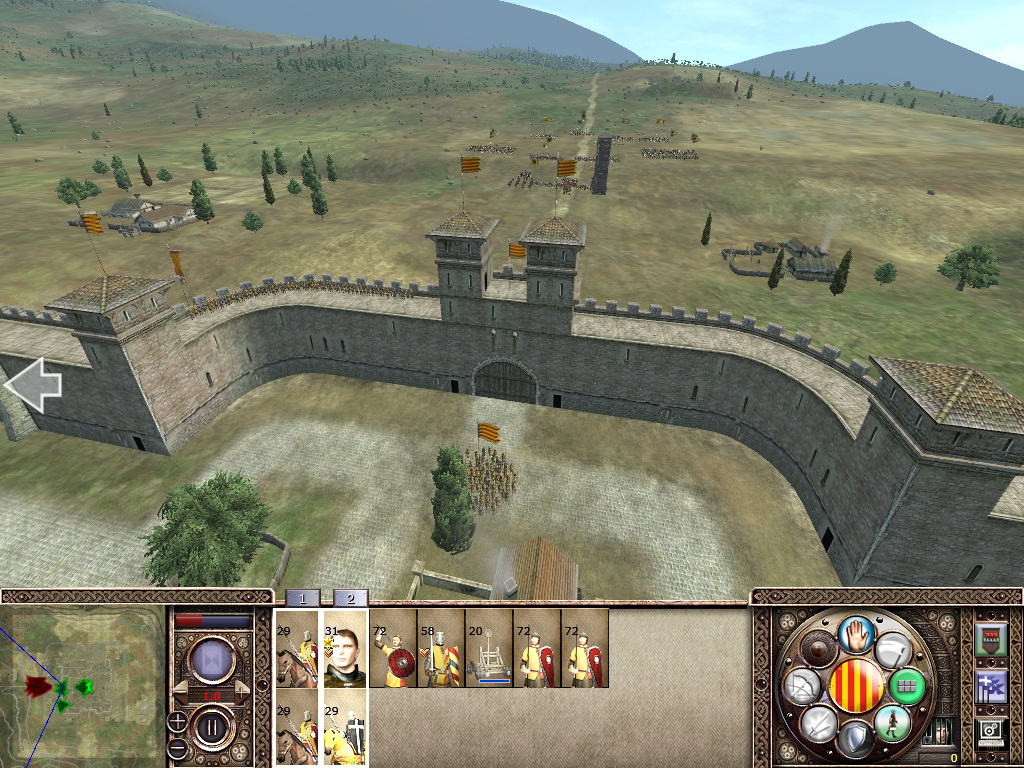1024x768 pixels.
Task: Zoom in the minimap with plus button
Action: point(177,720)
